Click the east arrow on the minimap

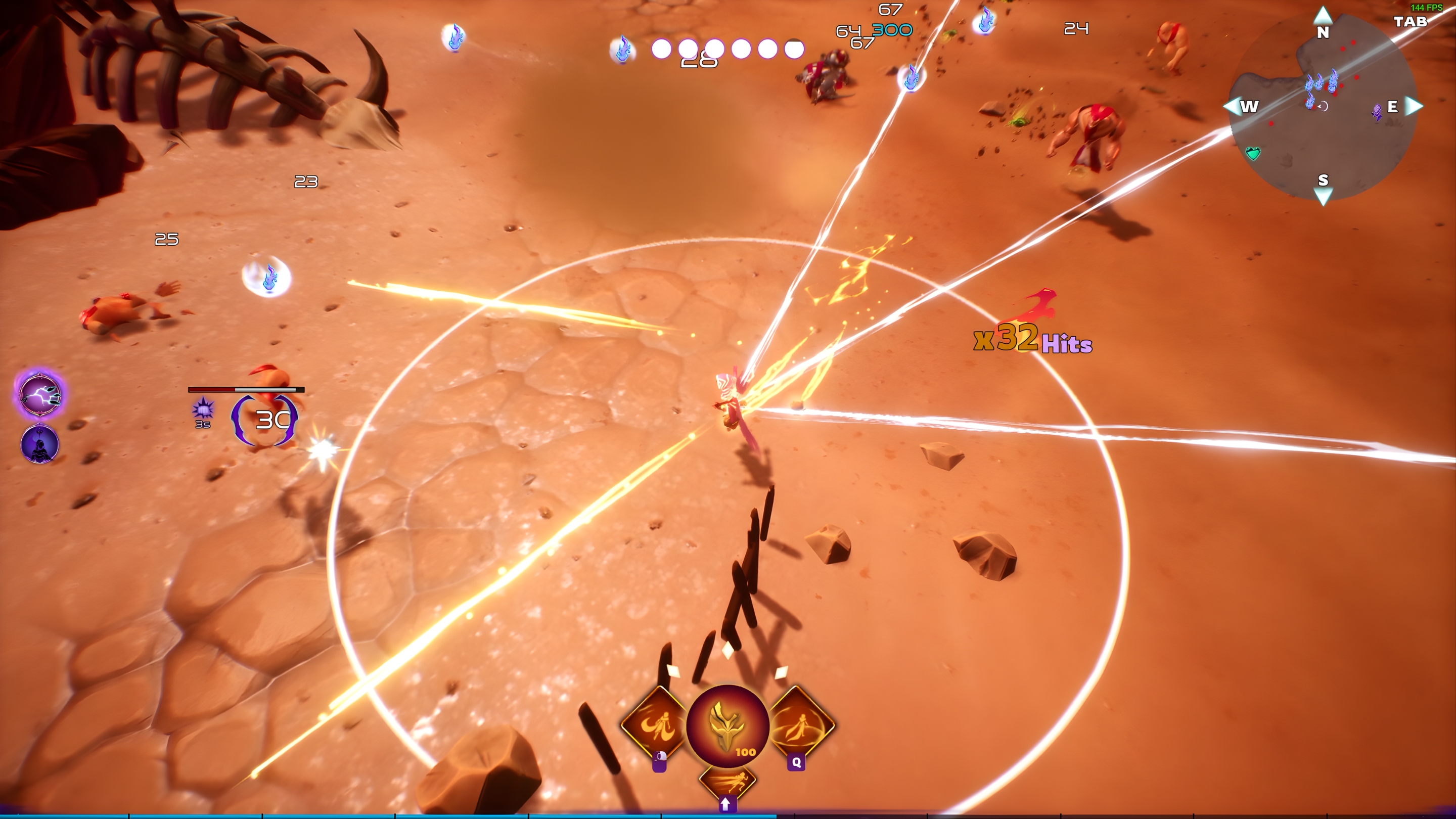pos(1414,106)
